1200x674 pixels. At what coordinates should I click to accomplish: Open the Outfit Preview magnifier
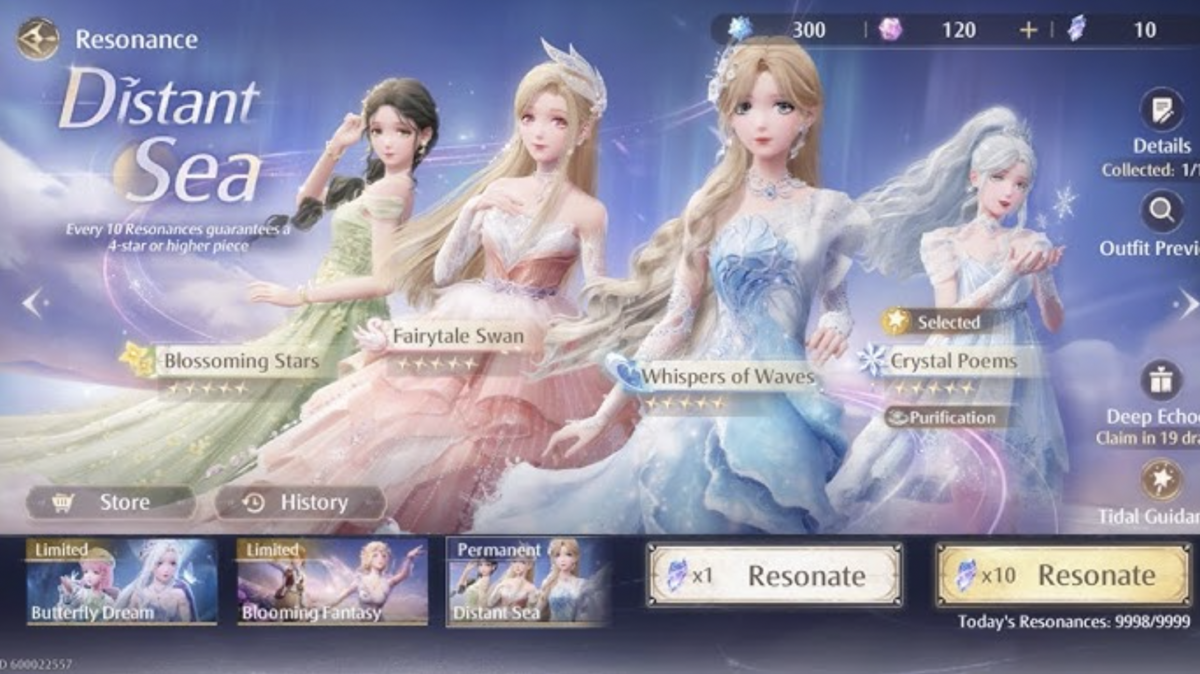click(x=1161, y=211)
